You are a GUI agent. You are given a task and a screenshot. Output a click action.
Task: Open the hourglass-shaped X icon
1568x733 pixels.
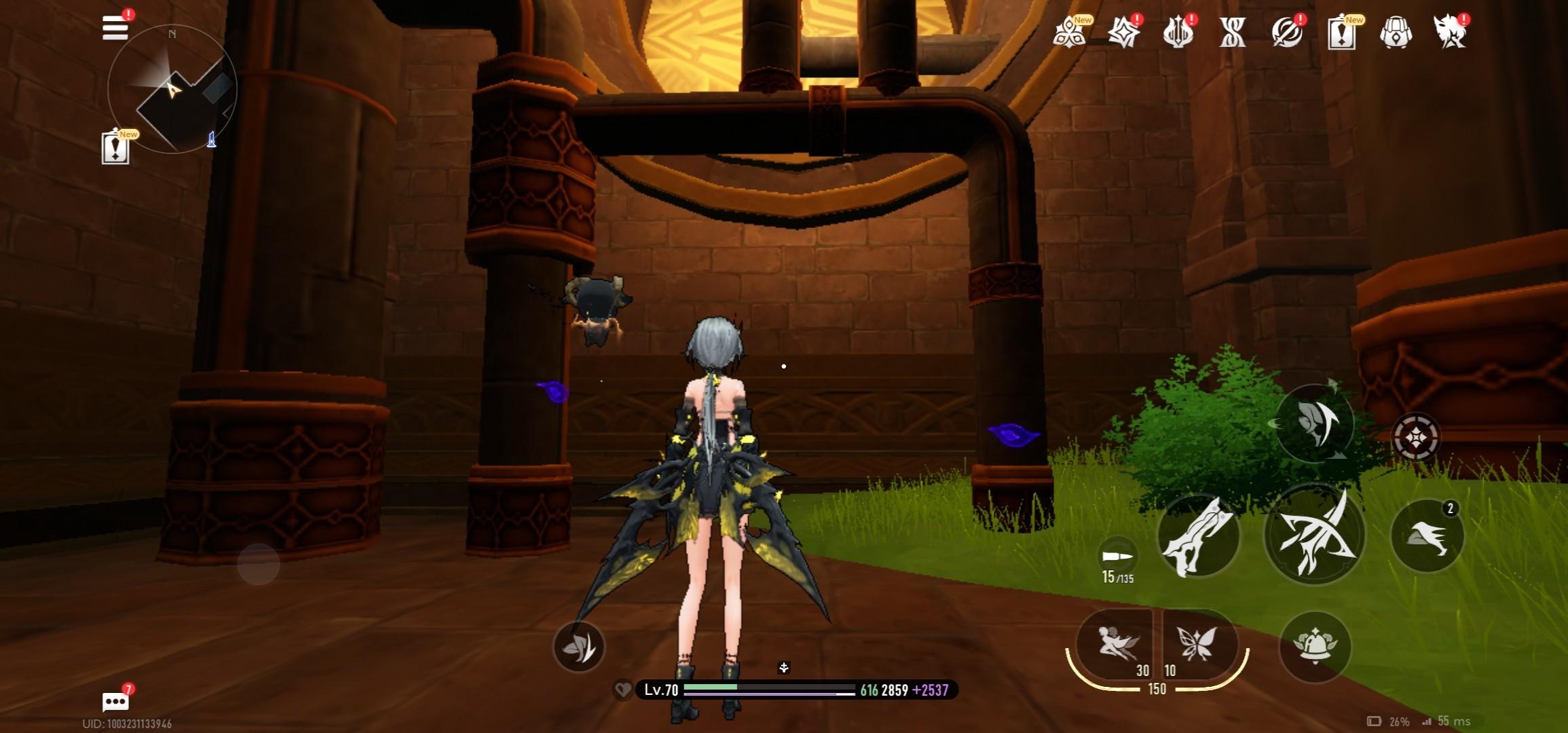point(1232,32)
